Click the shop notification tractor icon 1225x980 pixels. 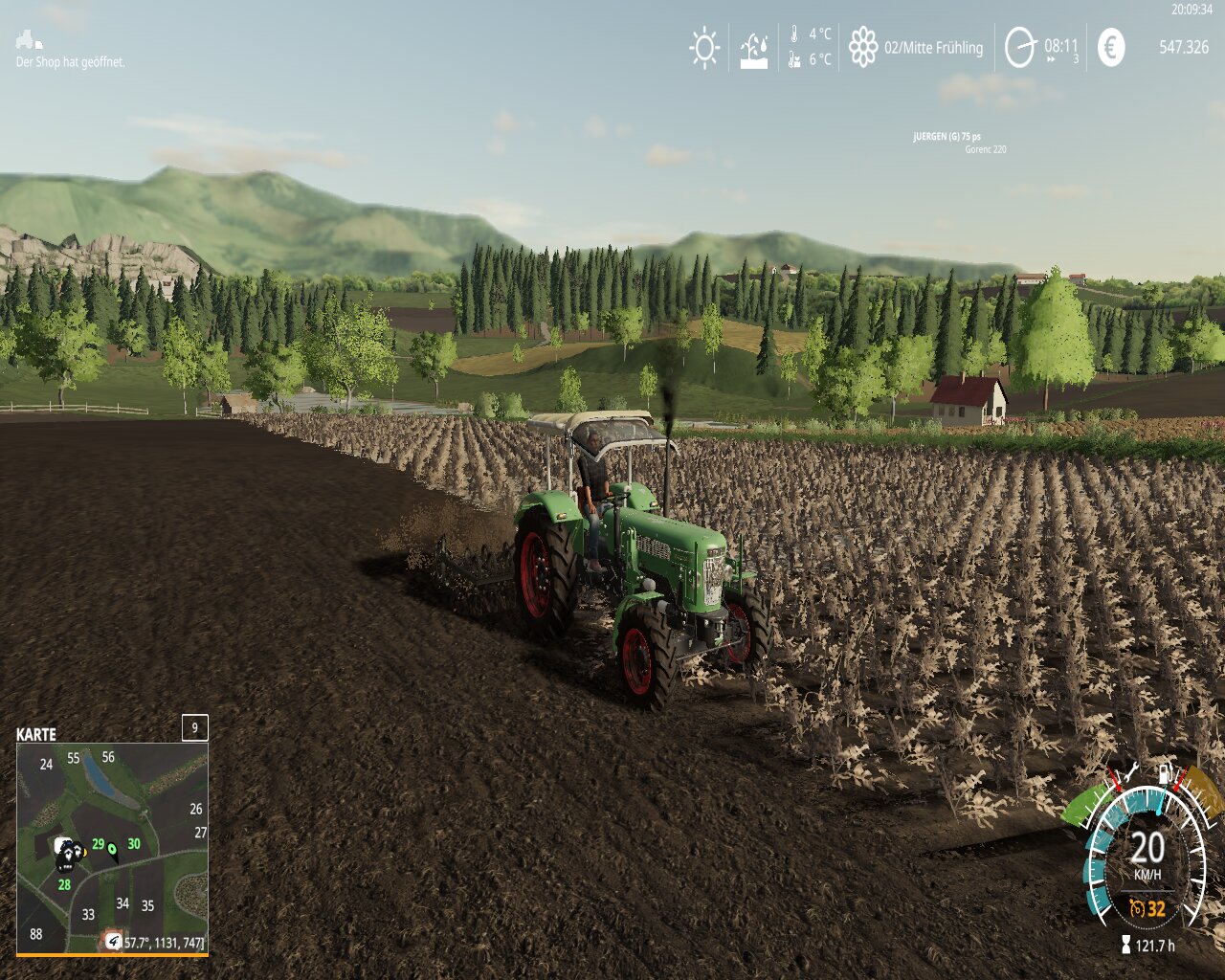click(x=28, y=40)
